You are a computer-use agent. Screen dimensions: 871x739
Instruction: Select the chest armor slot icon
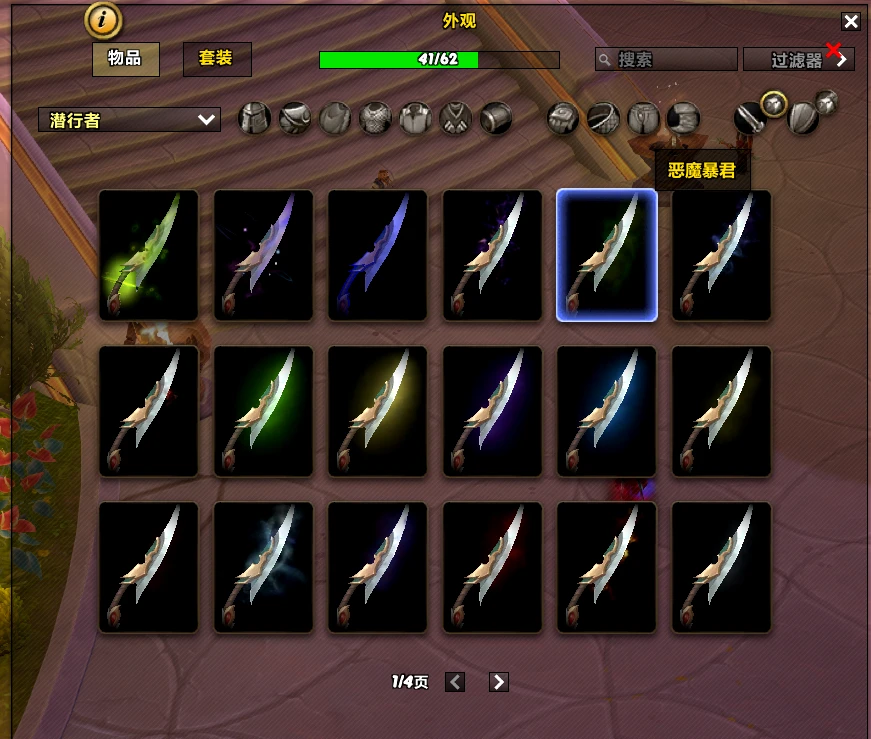coord(375,119)
